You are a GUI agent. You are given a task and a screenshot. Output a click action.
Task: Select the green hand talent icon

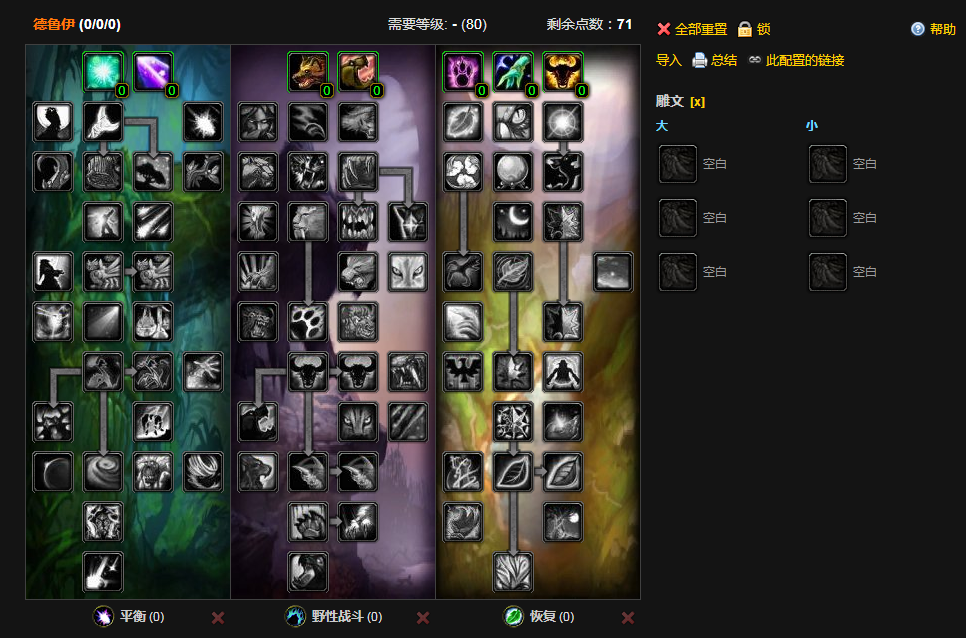tap(513, 72)
